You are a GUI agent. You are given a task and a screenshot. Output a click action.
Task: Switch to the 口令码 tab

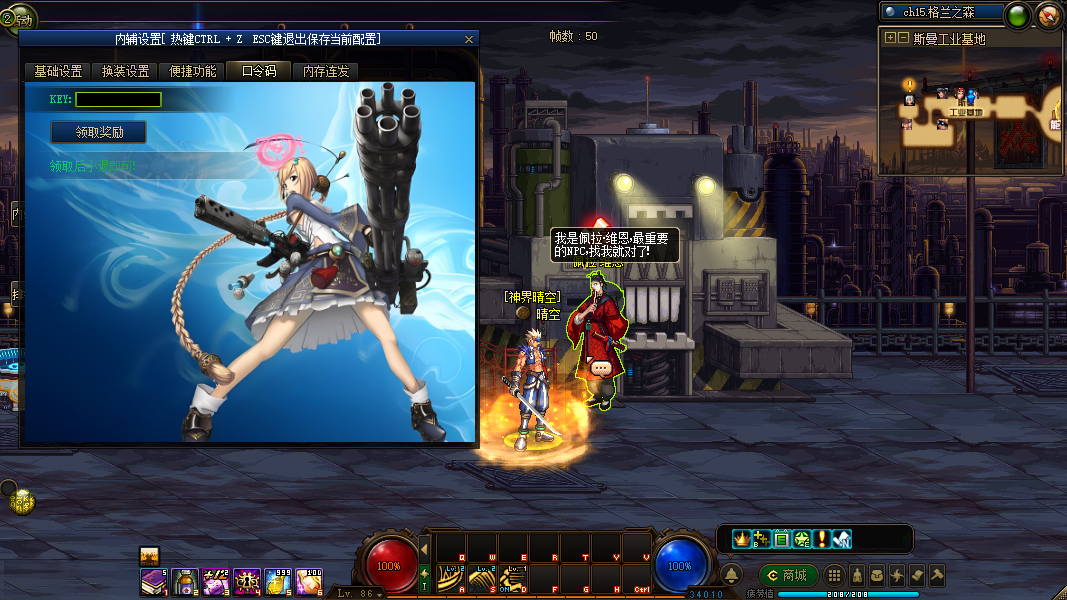coord(258,72)
